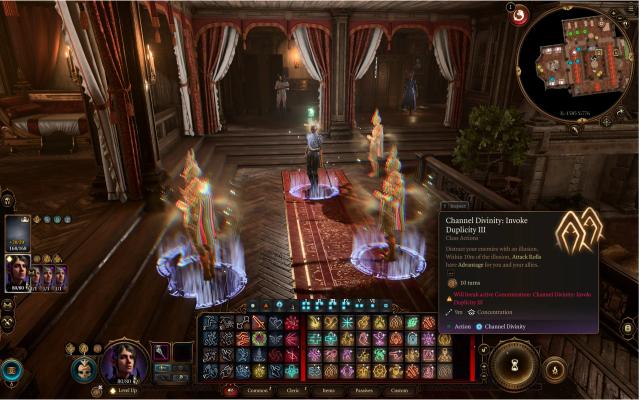
Task: Click the round teal button at bottom-left
Action: 13,371
